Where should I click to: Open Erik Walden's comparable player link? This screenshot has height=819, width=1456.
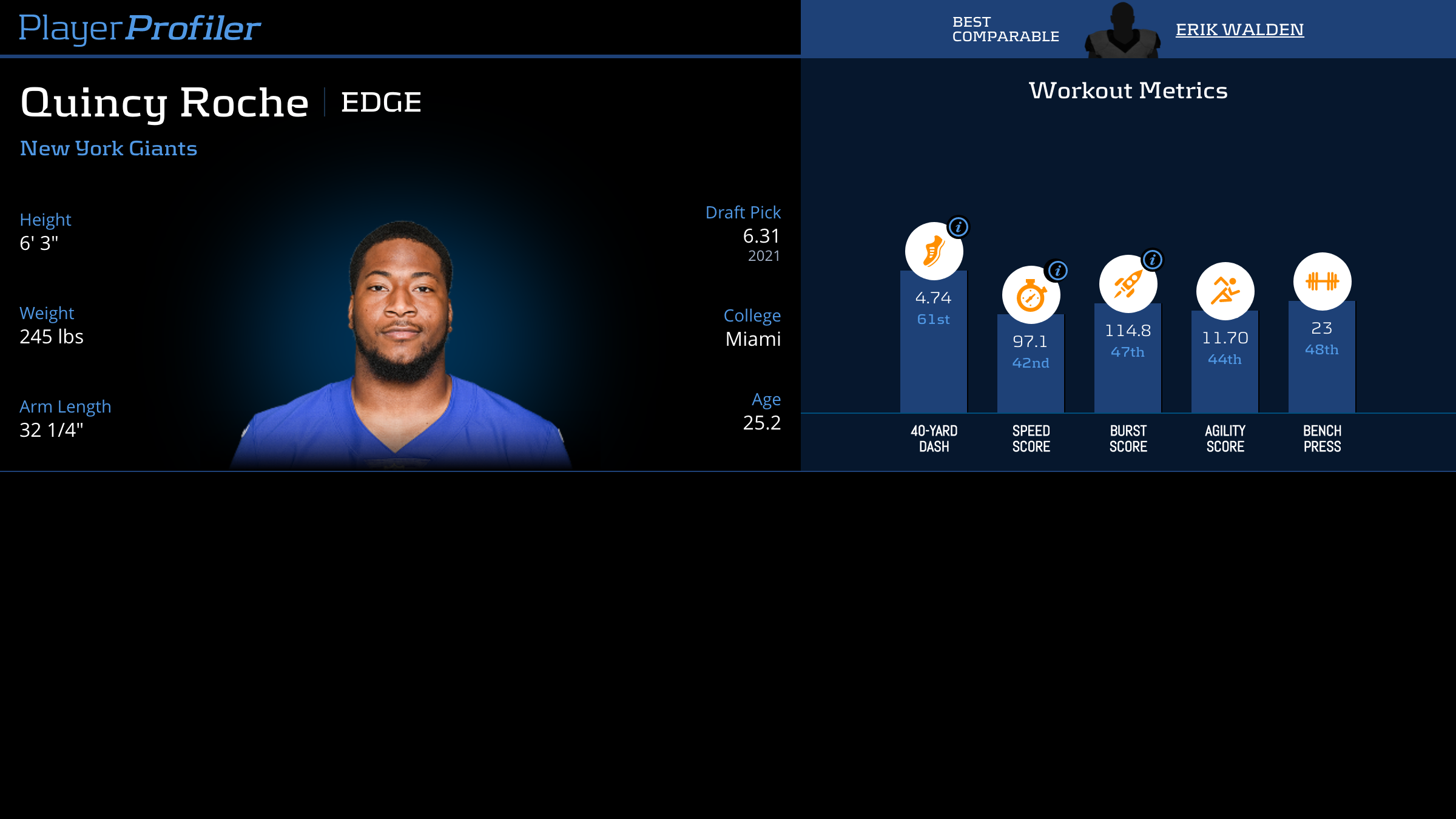(x=1239, y=30)
